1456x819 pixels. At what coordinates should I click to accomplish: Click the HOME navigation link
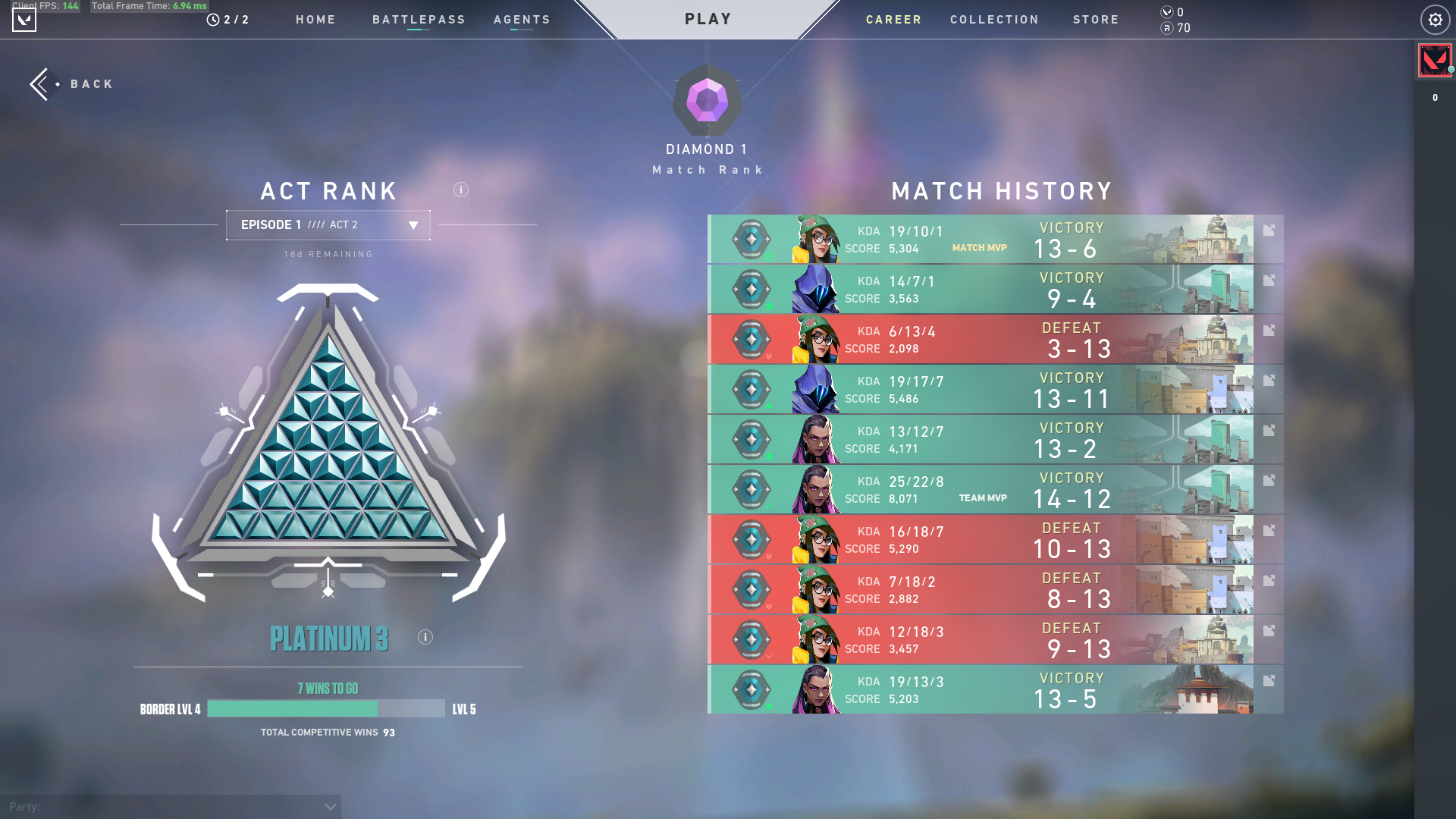click(x=315, y=20)
